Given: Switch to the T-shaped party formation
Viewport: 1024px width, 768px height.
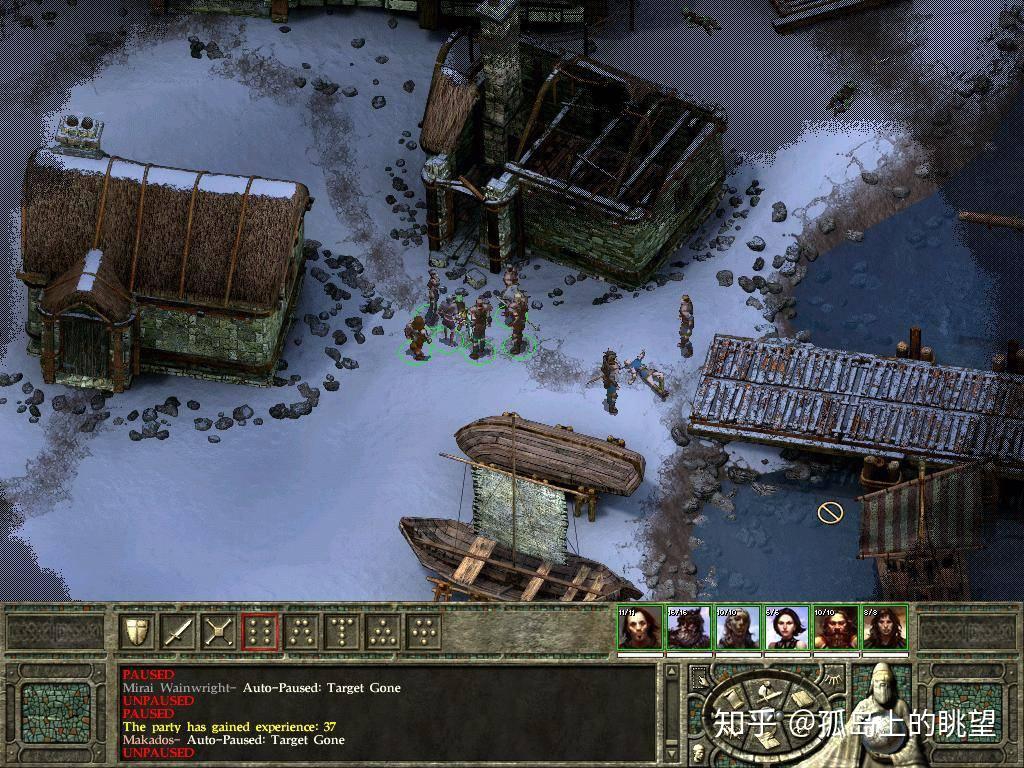Looking at the screenshot, I should click(x=342, y=631).
